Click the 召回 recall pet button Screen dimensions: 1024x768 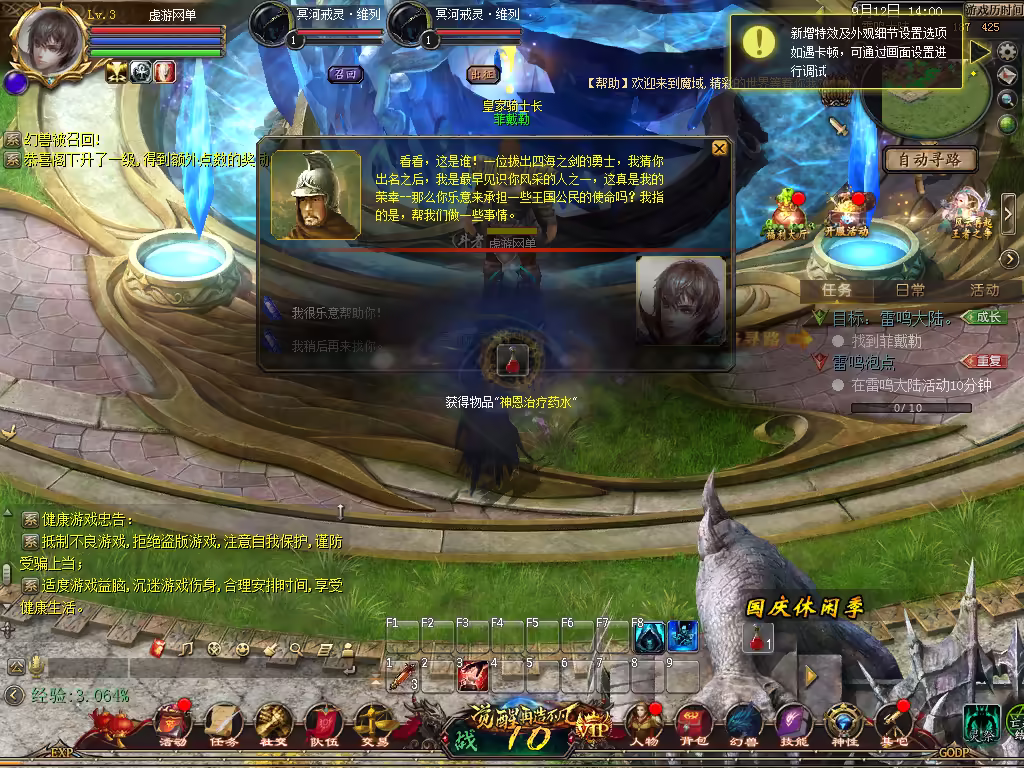pos(346,73)
